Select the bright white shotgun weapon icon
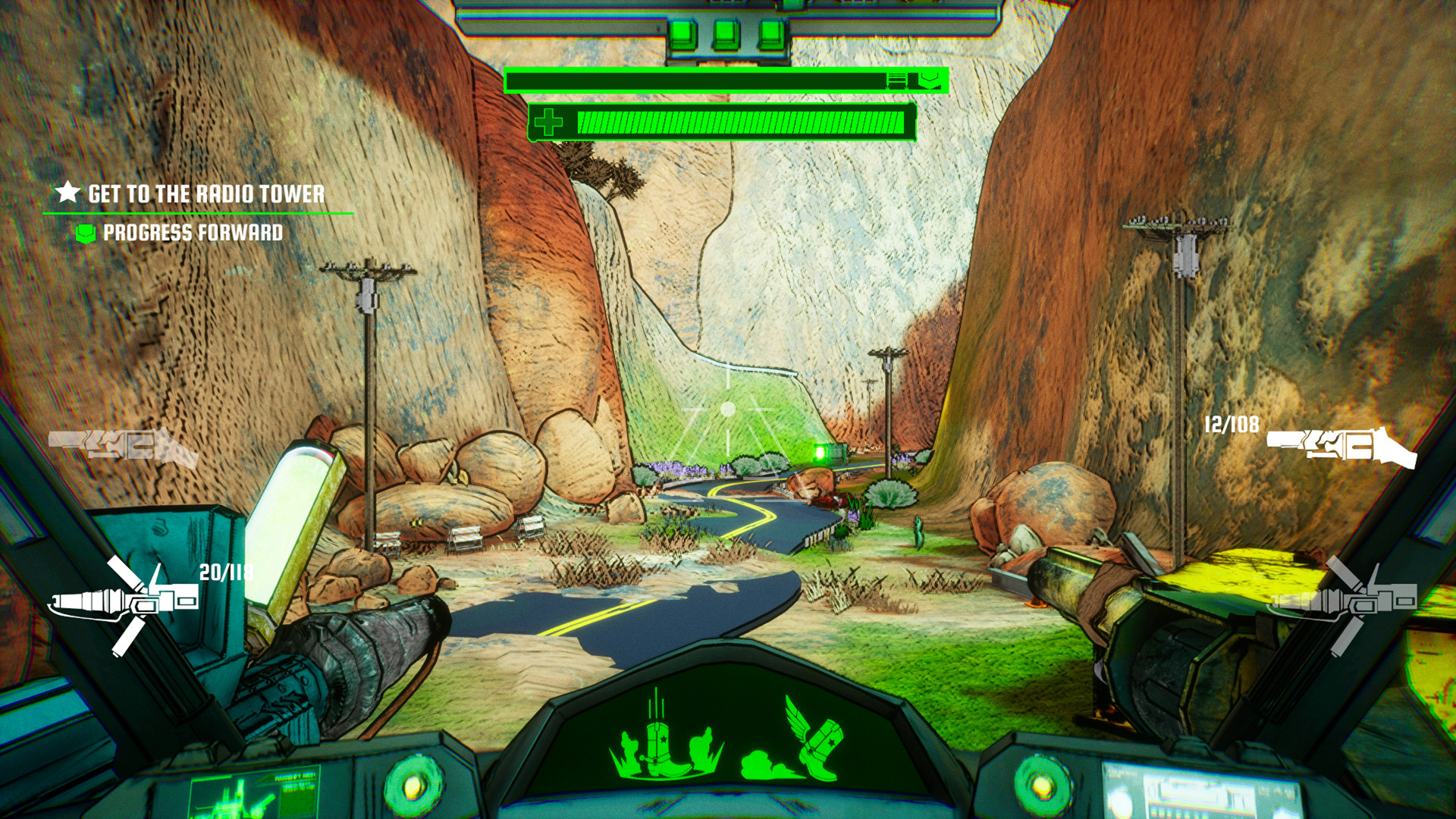Screen dimensions: 1456x819 (1341, 447)
